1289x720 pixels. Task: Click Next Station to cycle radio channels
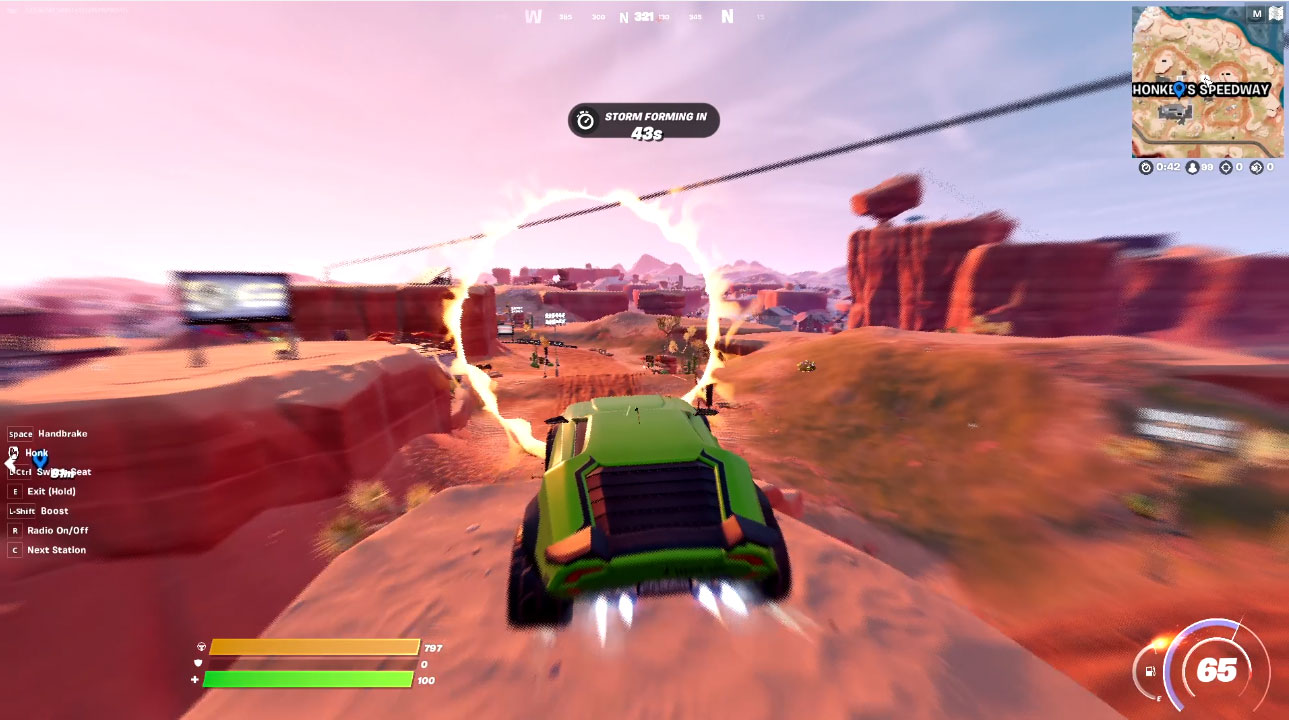[53, 549]
